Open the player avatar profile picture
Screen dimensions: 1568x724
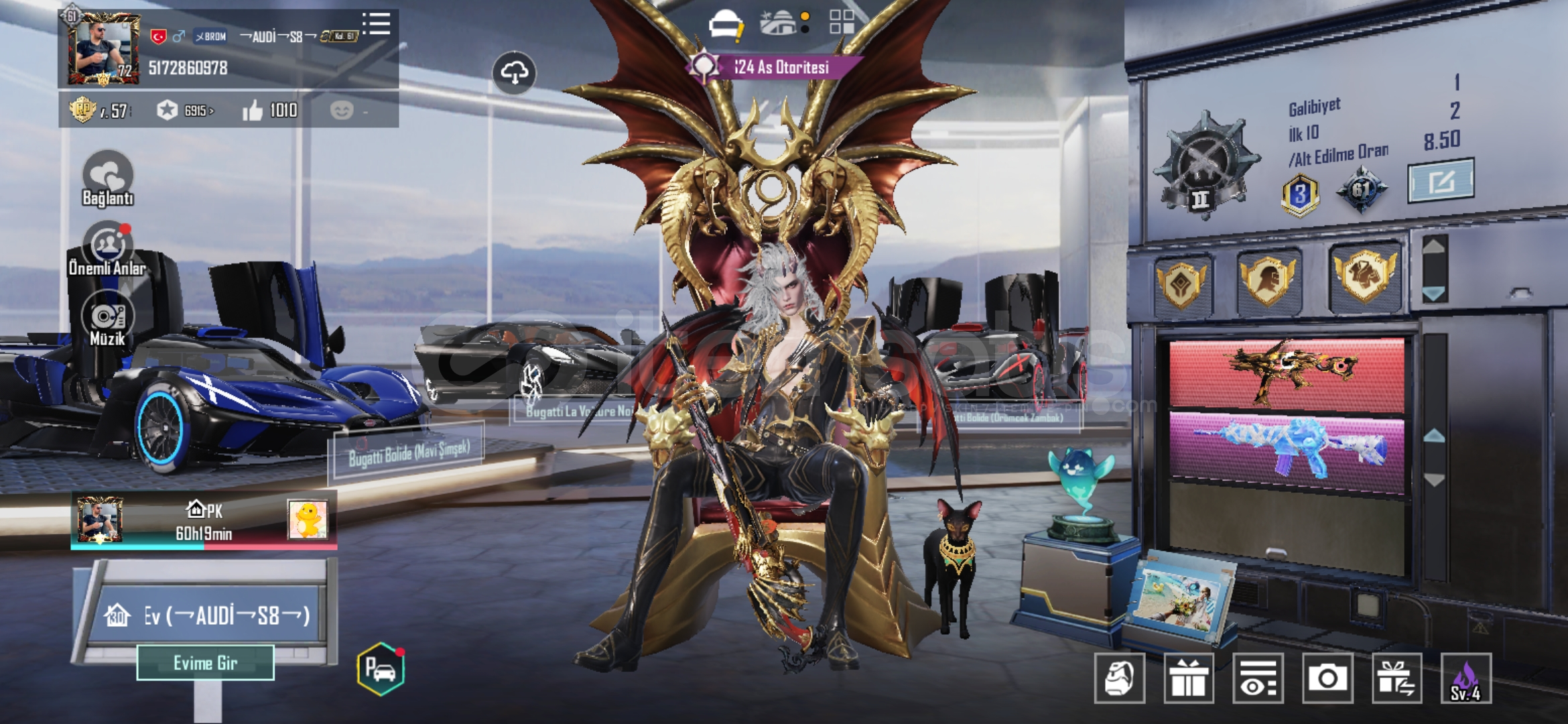pyautogui.click(x=103, y=48)
